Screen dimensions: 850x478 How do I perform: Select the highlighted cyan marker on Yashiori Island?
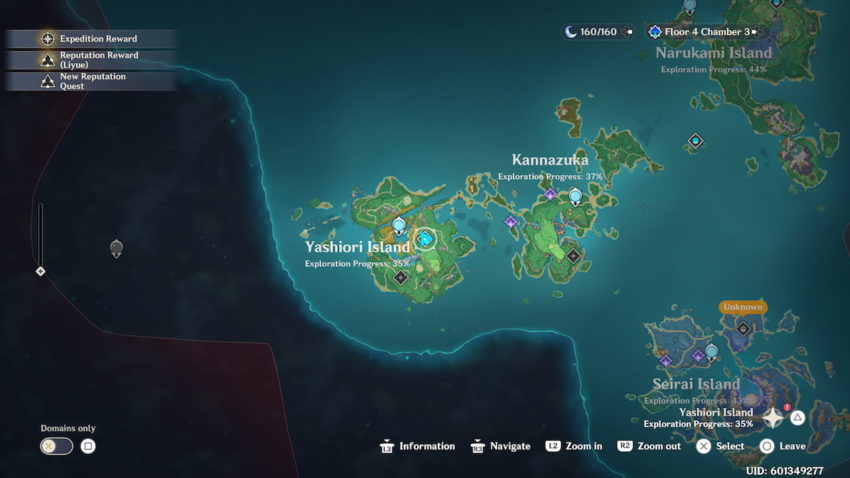coord(425,239)
